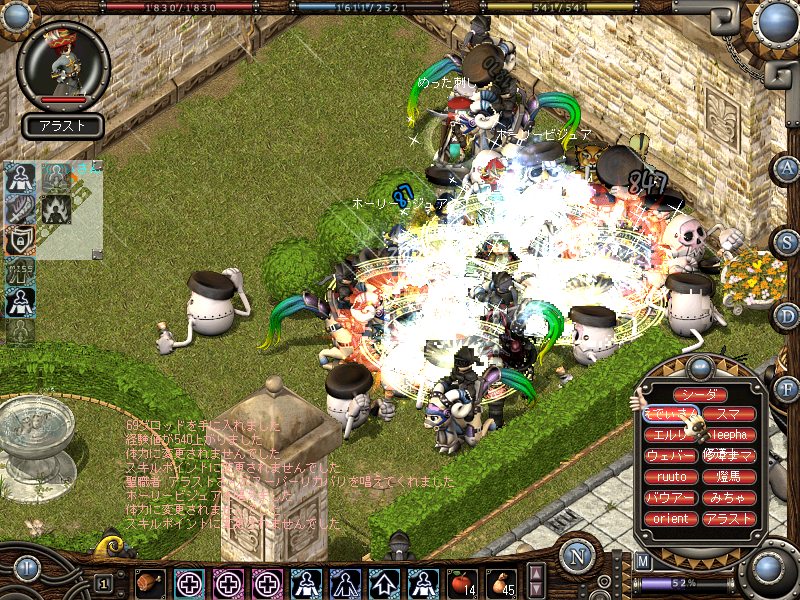Select party member シーダ
The width and height of the screenshot is (800, 600).
700,394
